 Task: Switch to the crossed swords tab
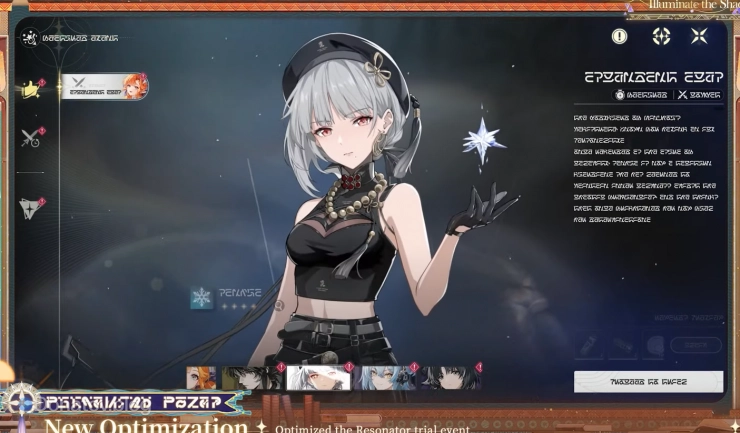click(x=30, y=138)
